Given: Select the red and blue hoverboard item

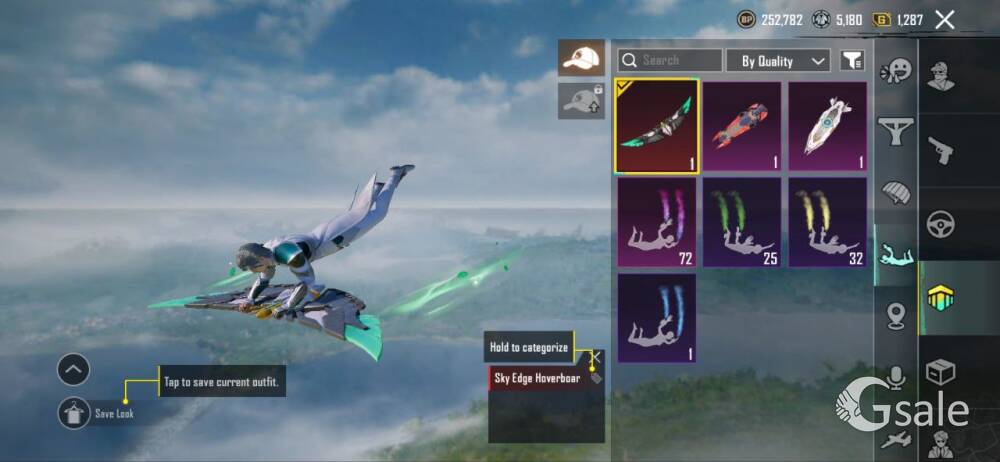Looking at the screenshot, I should click(x=741, y=126).
